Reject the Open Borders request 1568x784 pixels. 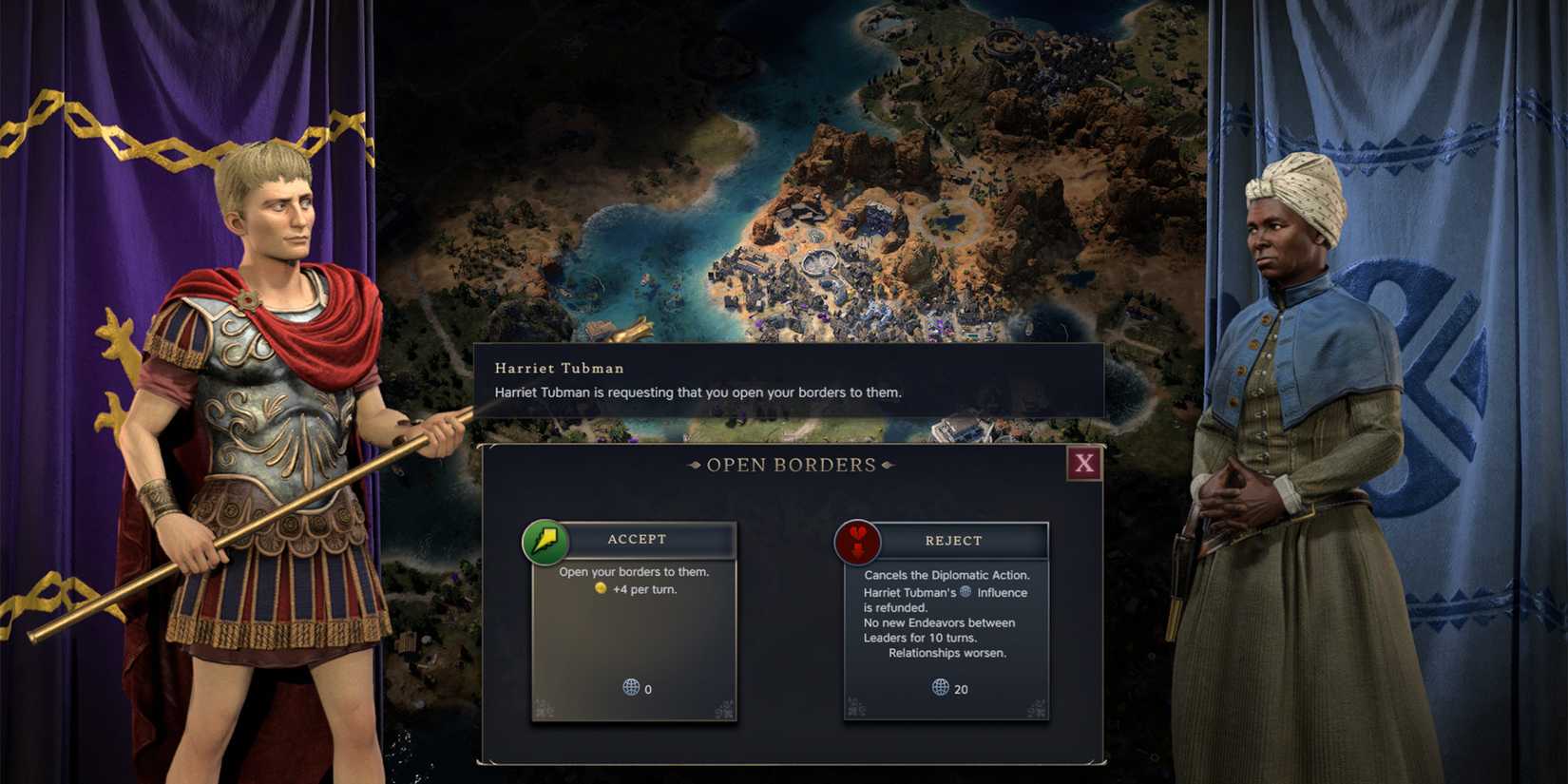click(x=953, y=540)
